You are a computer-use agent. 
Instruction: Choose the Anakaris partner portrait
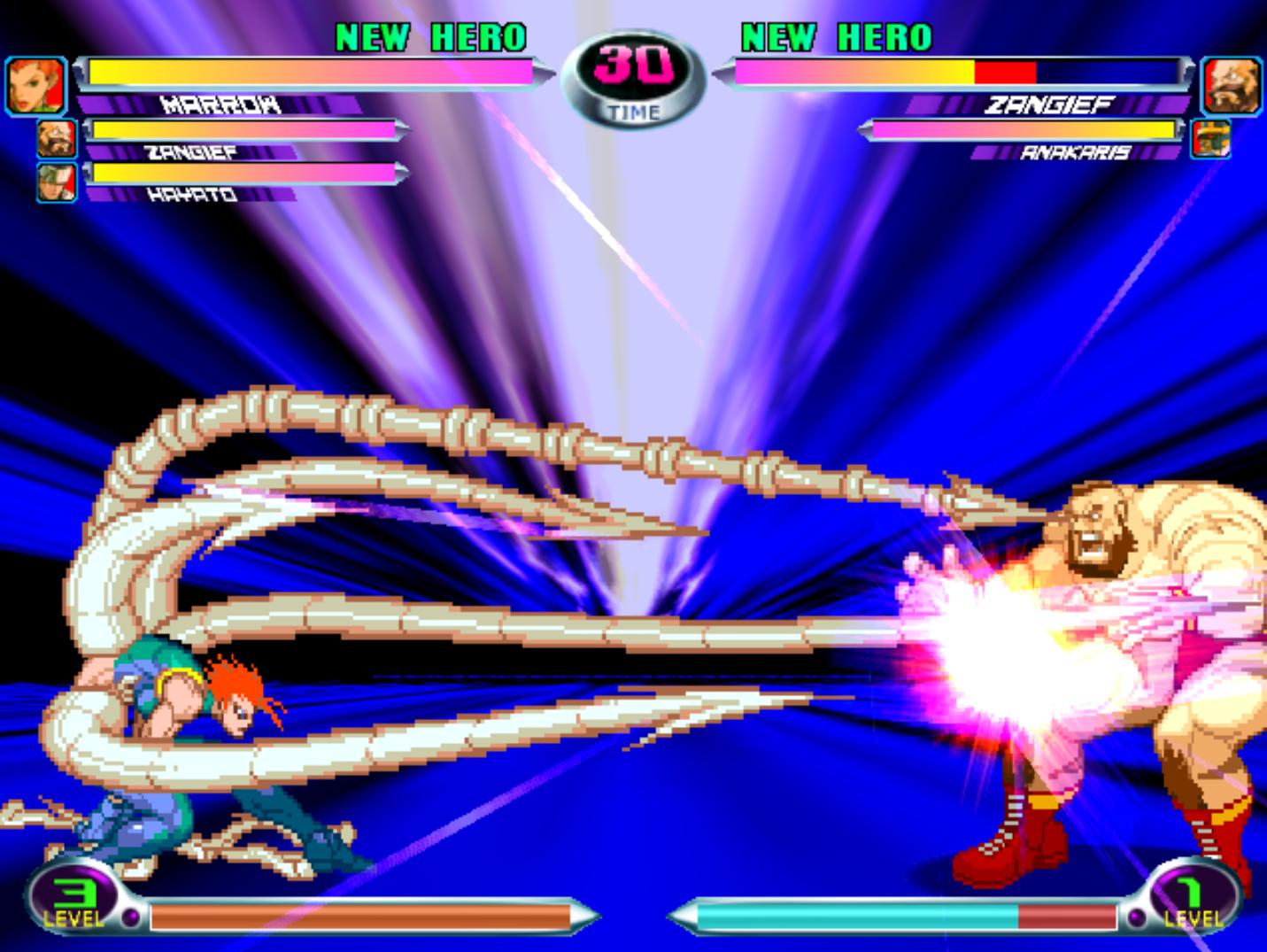1210,139
